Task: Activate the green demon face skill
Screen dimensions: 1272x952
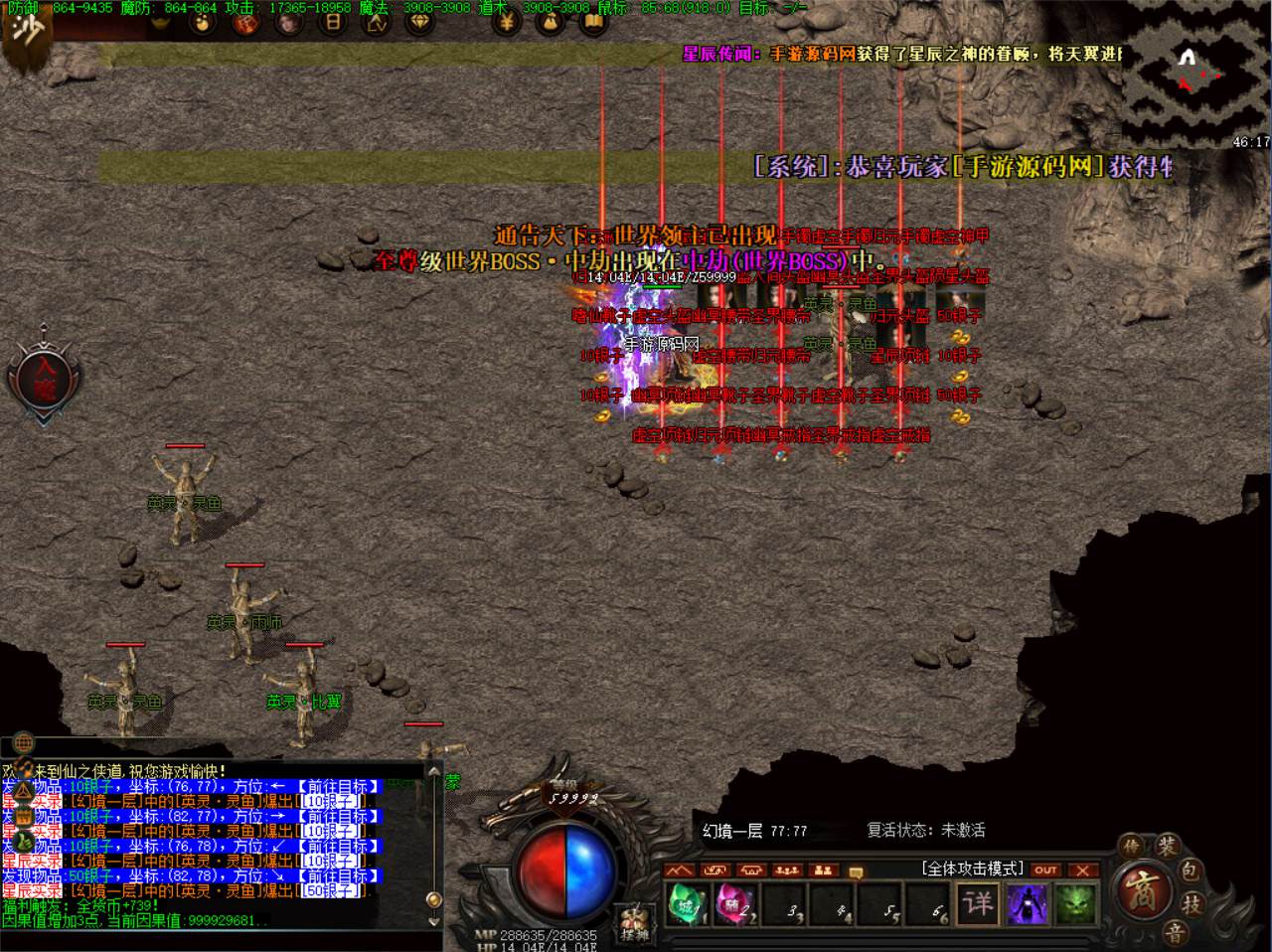Action: pos(1074,904)
